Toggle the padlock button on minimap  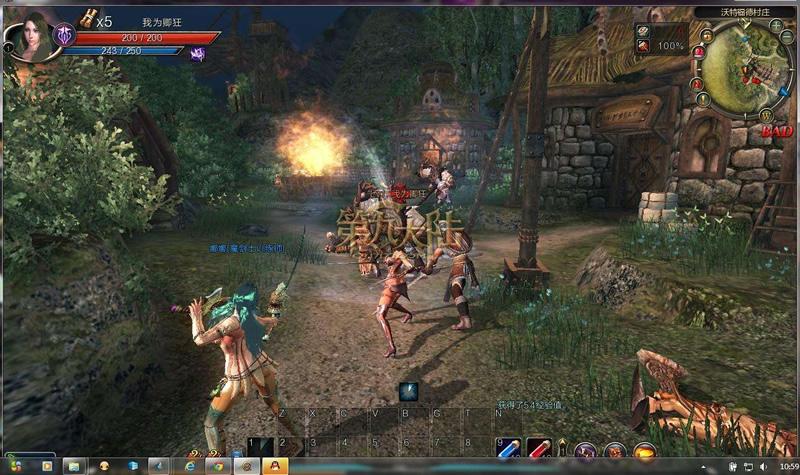[706, 36]
